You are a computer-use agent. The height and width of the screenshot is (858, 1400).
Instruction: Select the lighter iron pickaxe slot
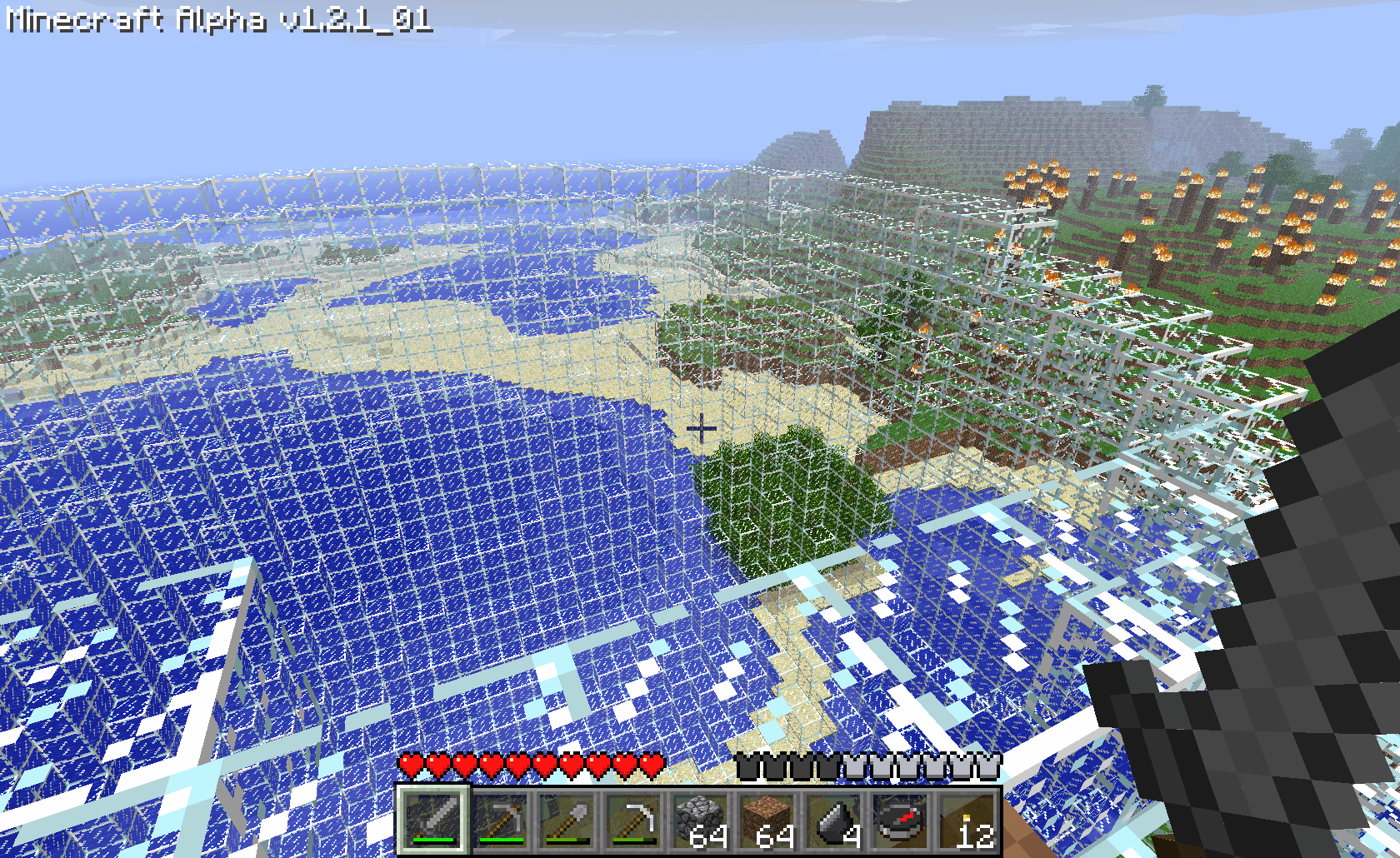click(632, 820)
